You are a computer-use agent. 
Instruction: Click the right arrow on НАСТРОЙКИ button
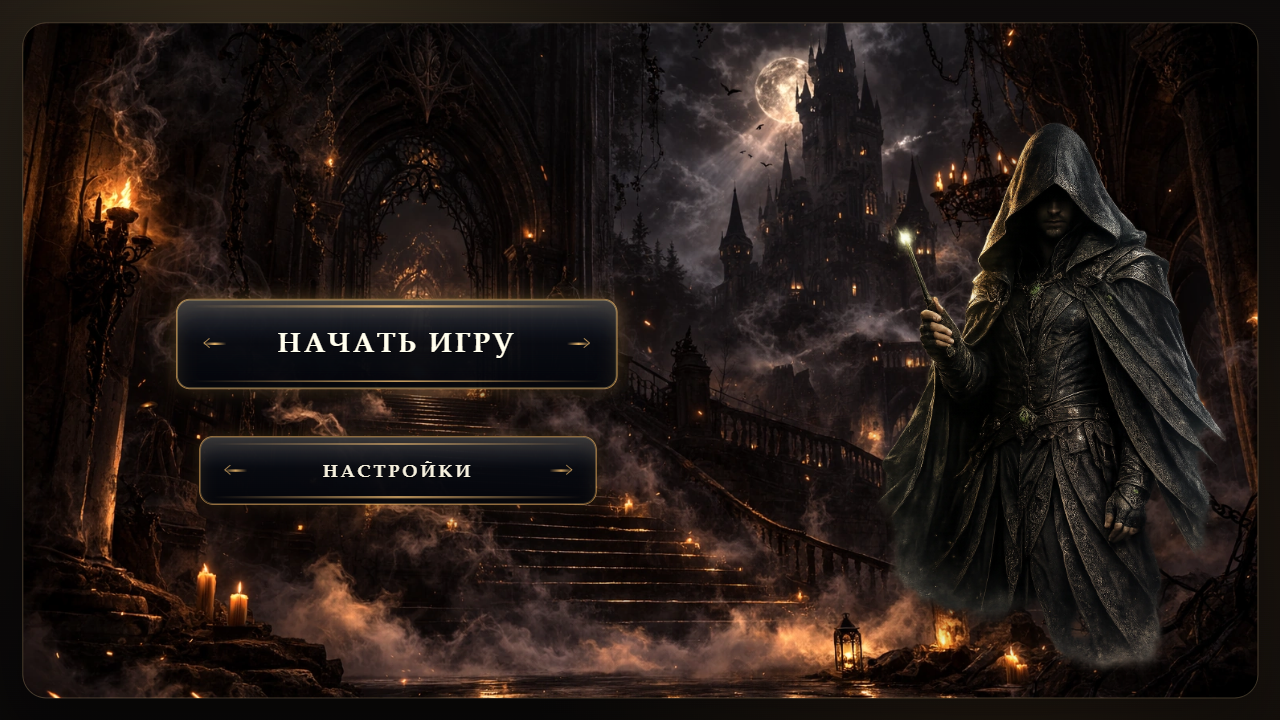[x=563, y=470]
